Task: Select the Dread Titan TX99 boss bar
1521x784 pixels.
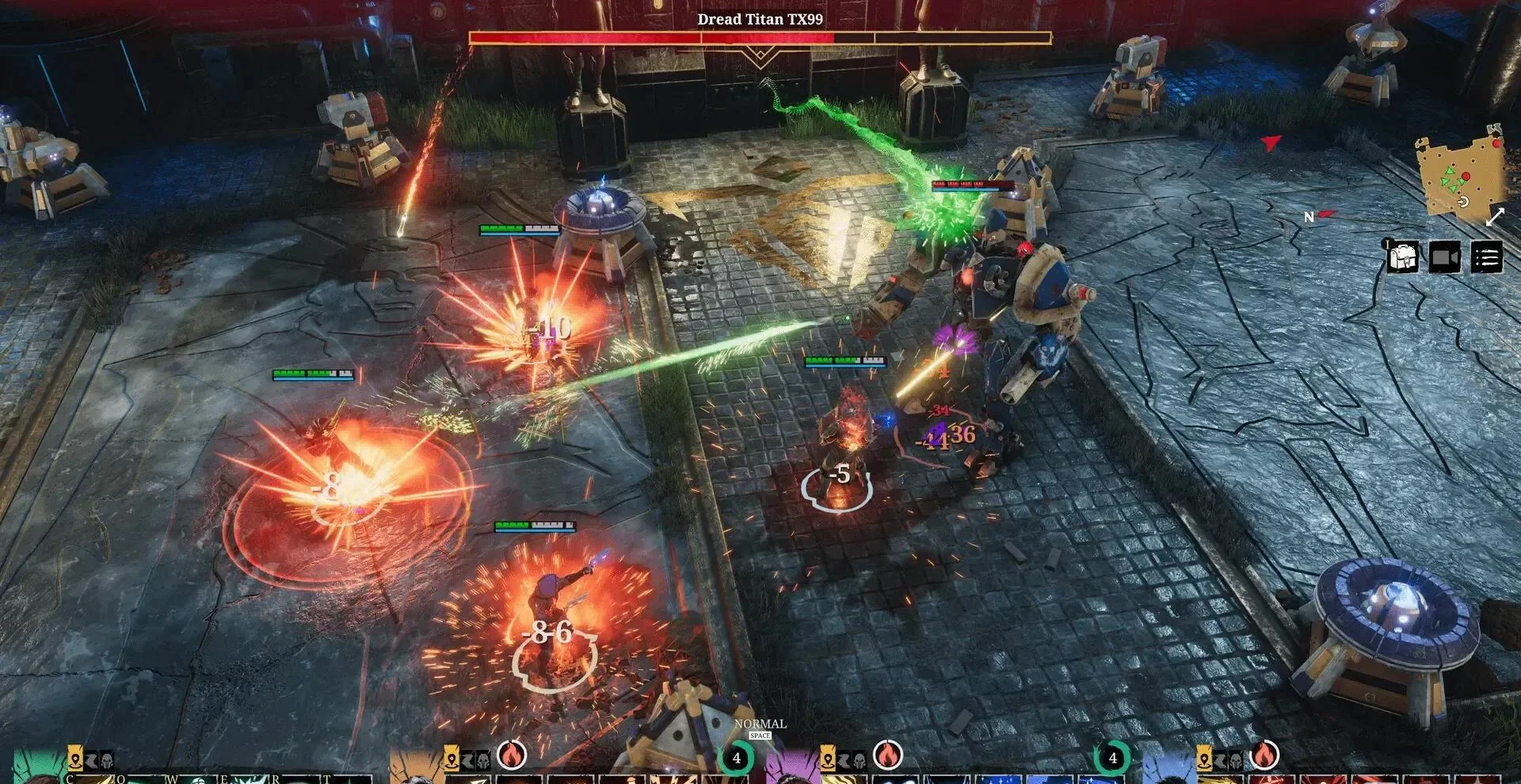Action: tap(760, 37)
